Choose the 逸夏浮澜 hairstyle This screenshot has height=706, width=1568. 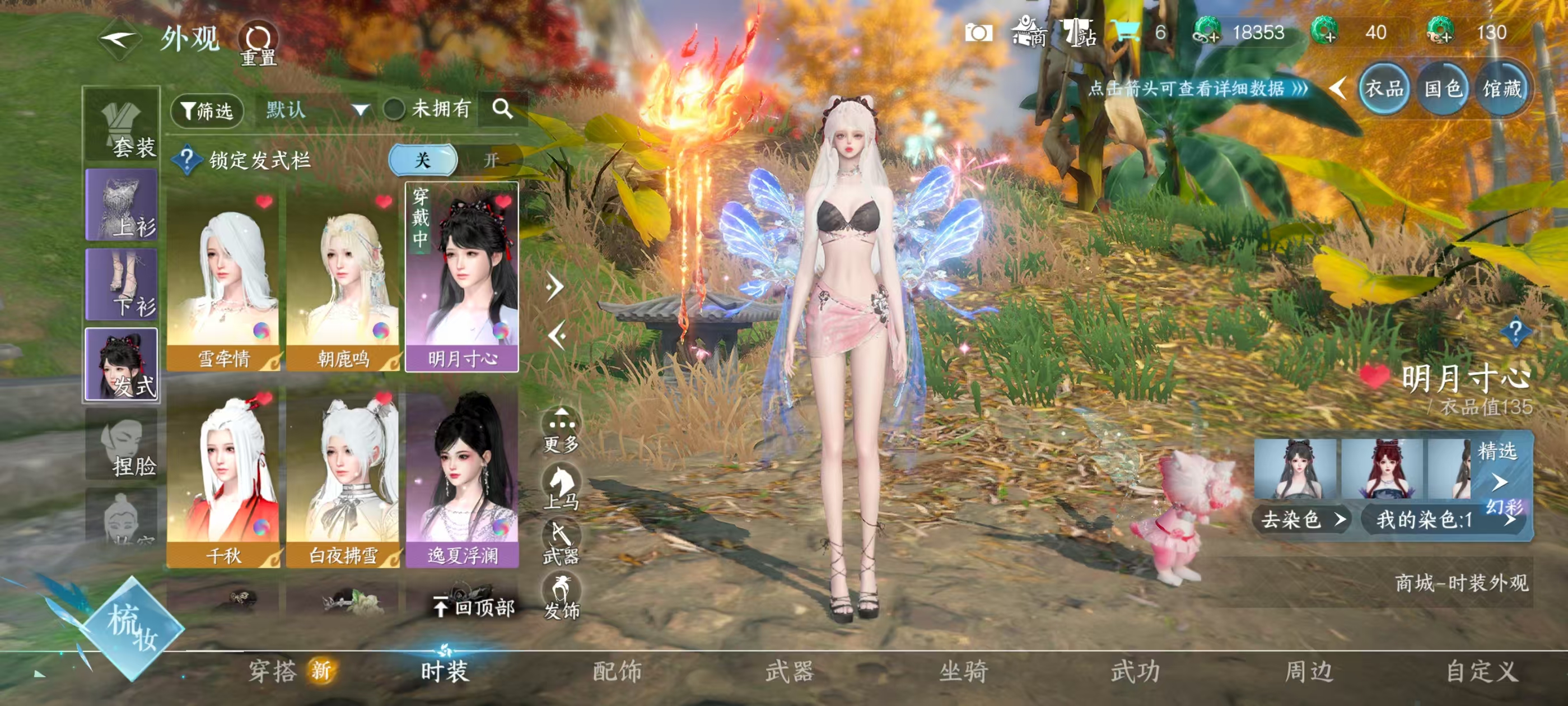pyautogui.click(x=462, y=478)
